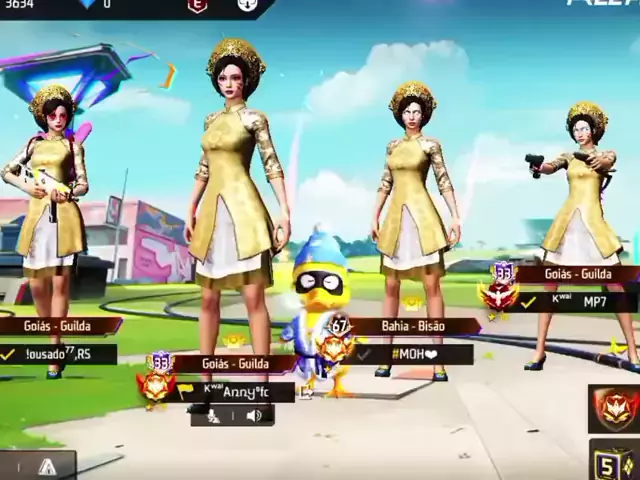
Task: Click the white shield emblem at the top
Action: click(246, 6)
